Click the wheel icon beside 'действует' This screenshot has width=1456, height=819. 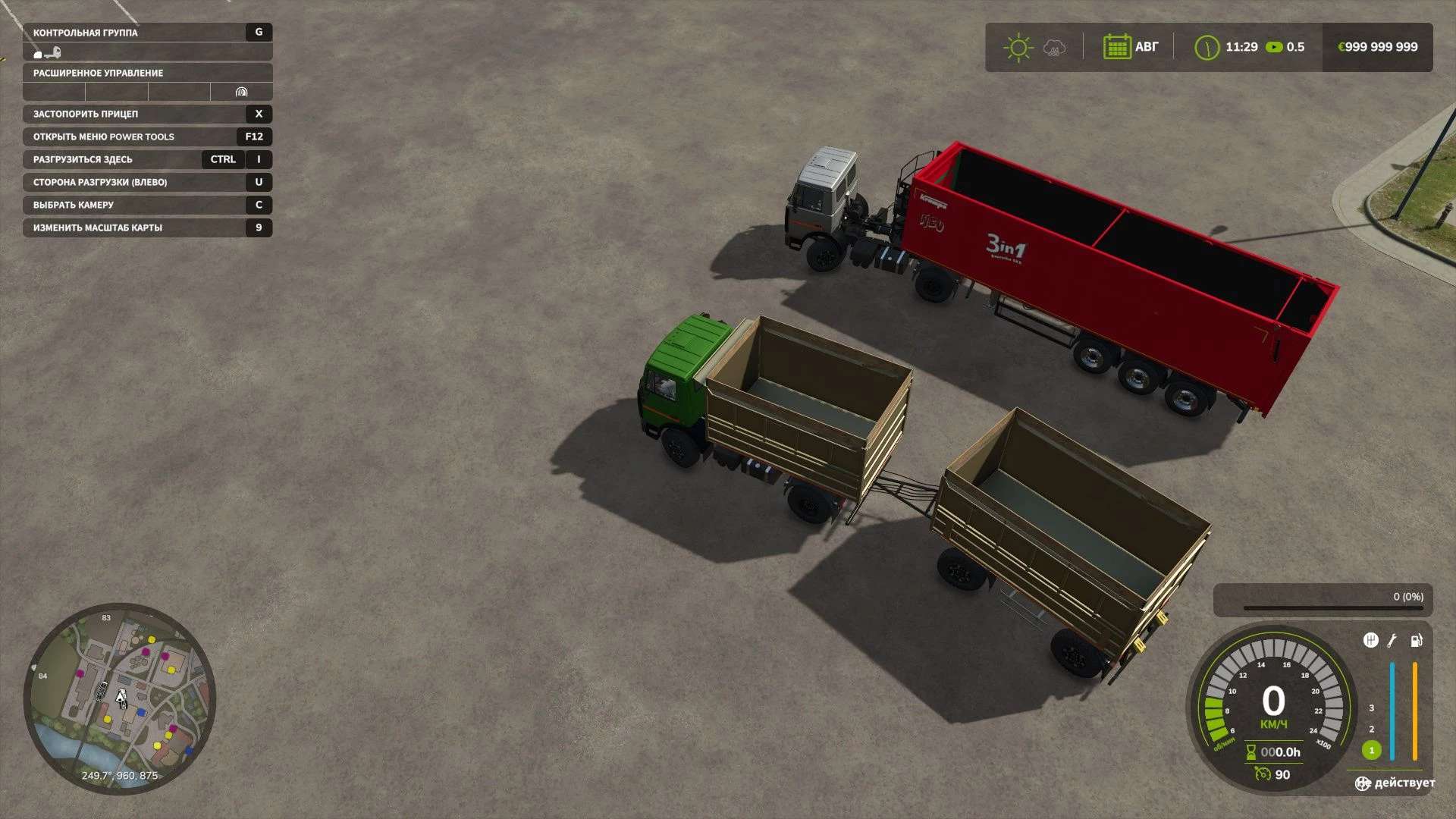(1363, 783)
